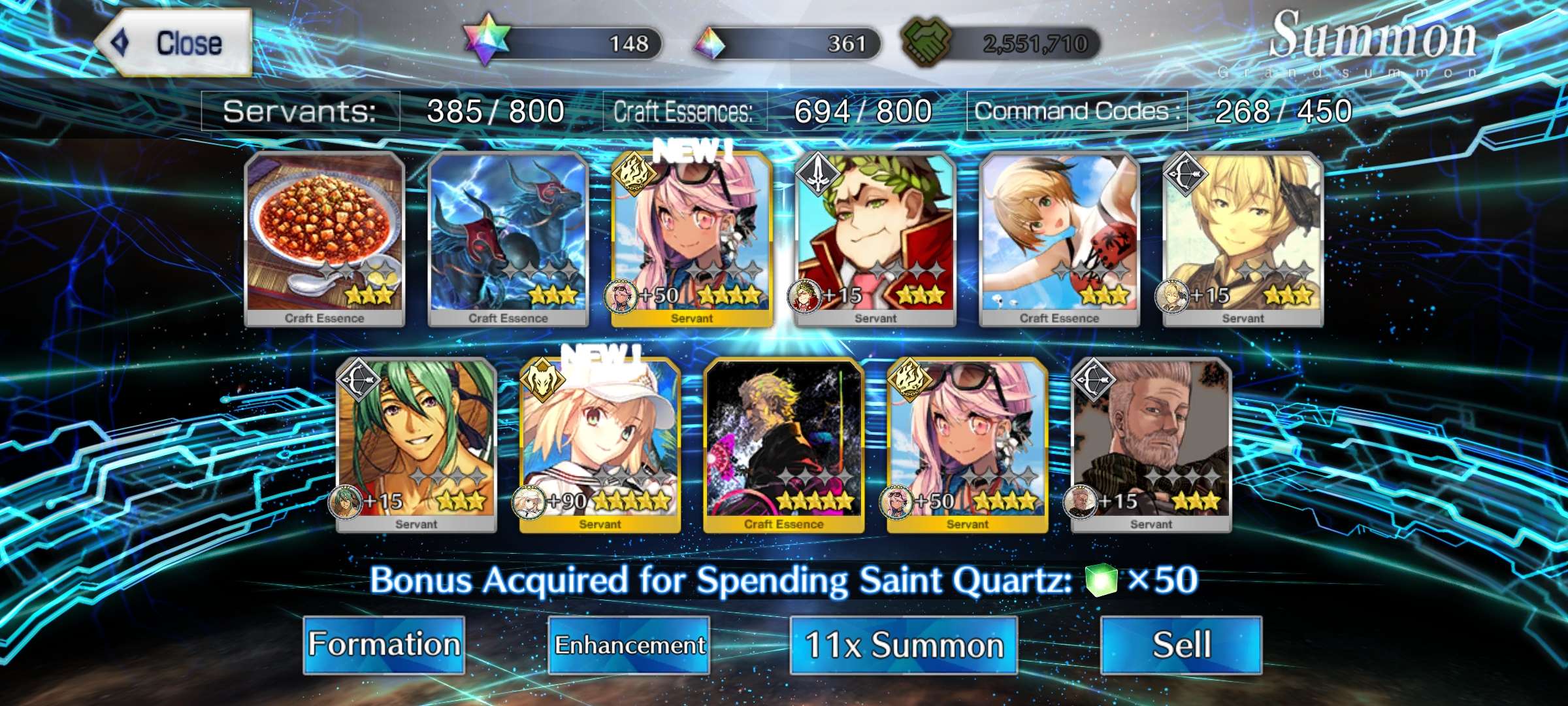The width and height of the screenshot is (1568, 706).
Task: Select the blonde Archer Servant card
Action: click(1243, 239)
